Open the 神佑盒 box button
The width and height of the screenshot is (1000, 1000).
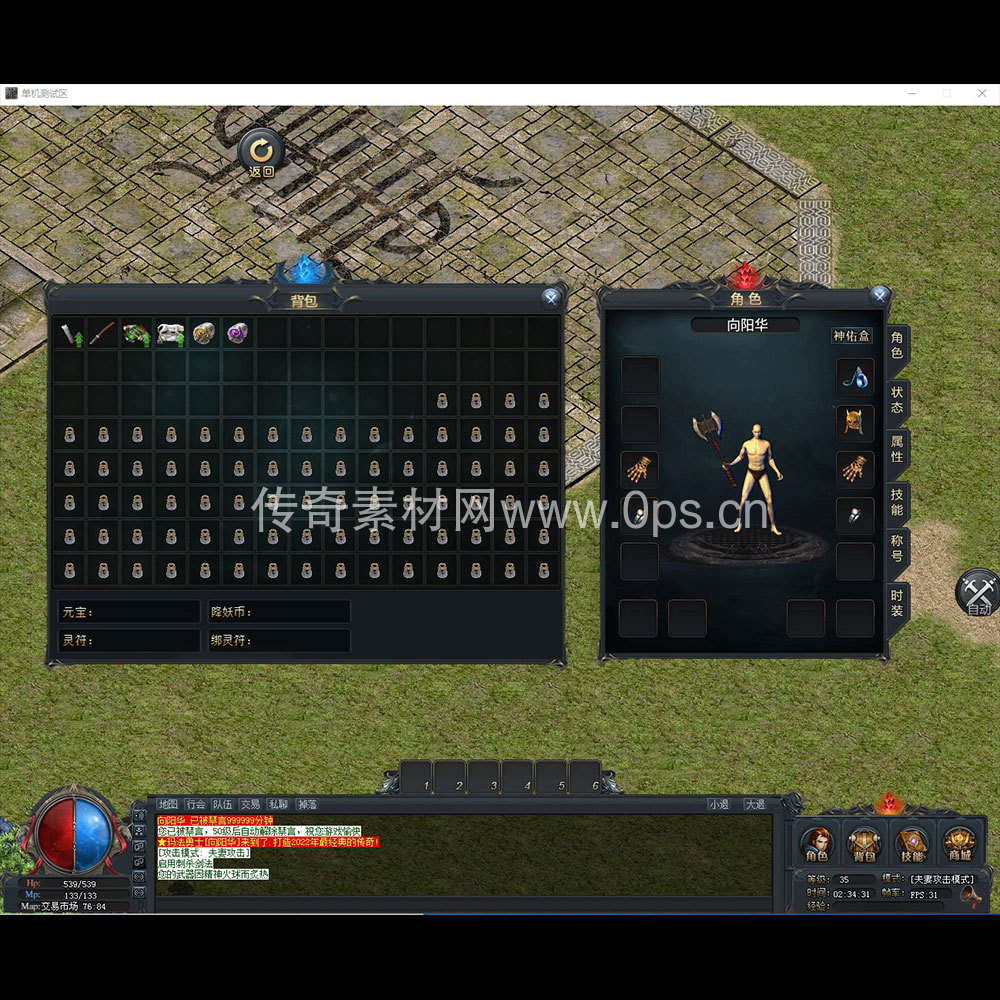(852, 336)
